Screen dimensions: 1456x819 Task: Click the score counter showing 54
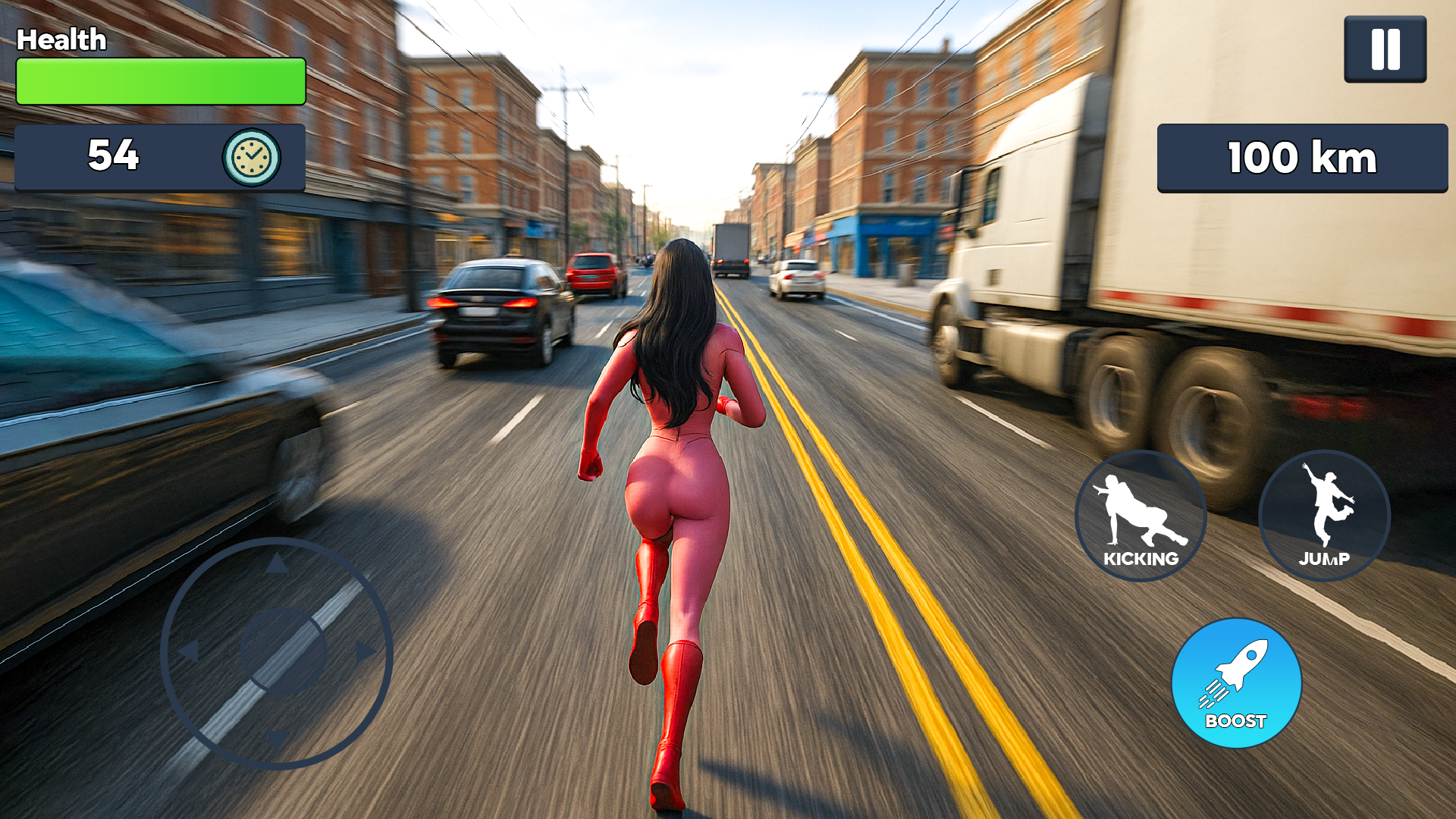114,157
